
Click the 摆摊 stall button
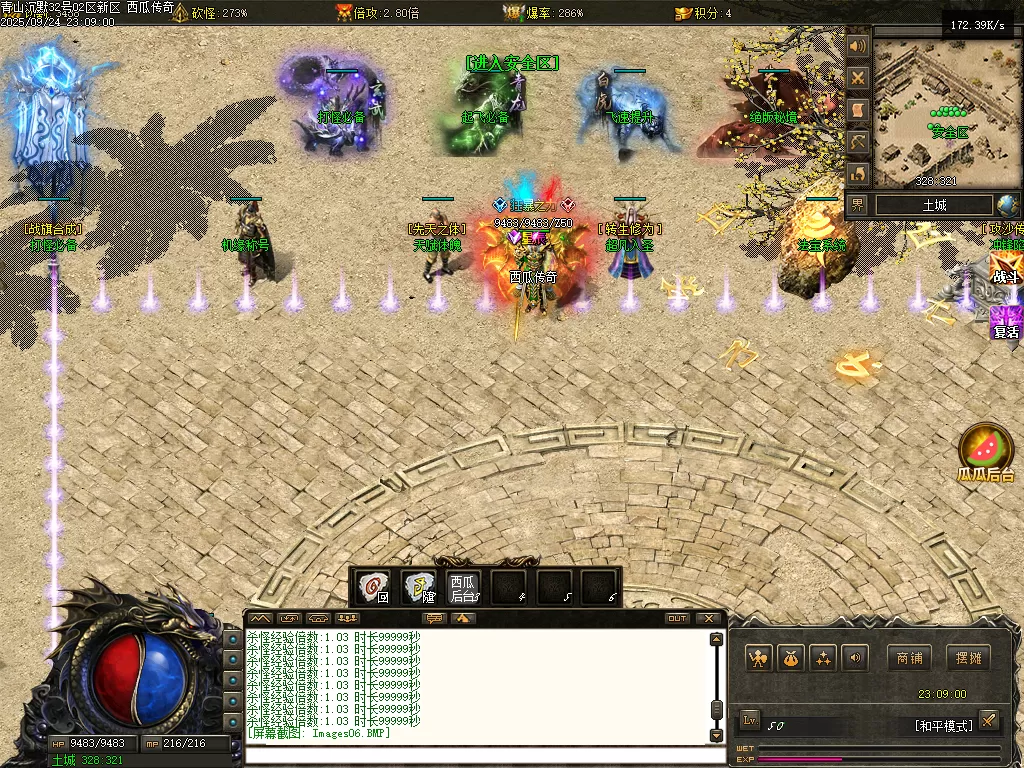click(968, 658)
